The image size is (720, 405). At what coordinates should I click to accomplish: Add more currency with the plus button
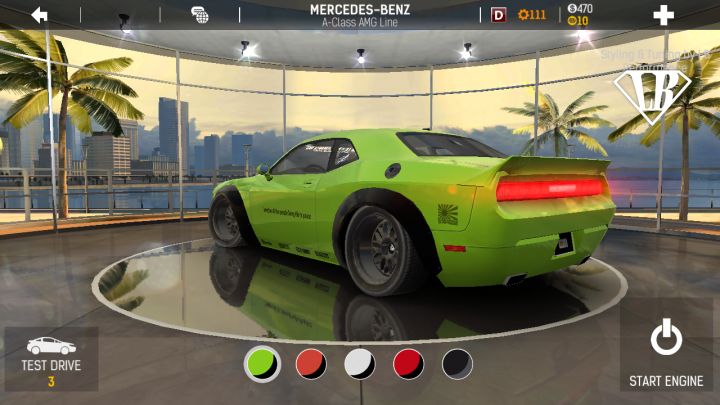(663, 15)
